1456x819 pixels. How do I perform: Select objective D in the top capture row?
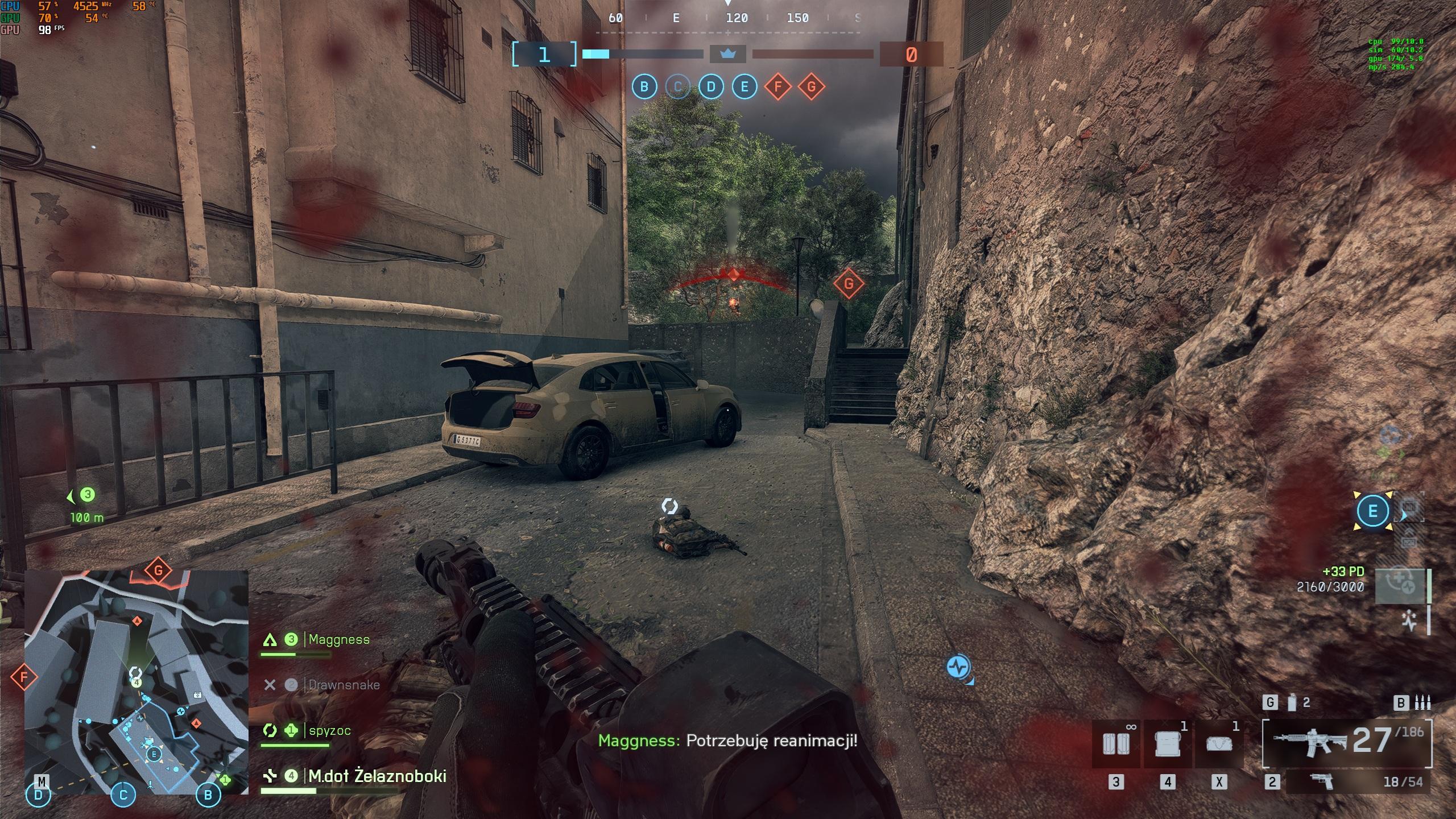pos(711,87)
